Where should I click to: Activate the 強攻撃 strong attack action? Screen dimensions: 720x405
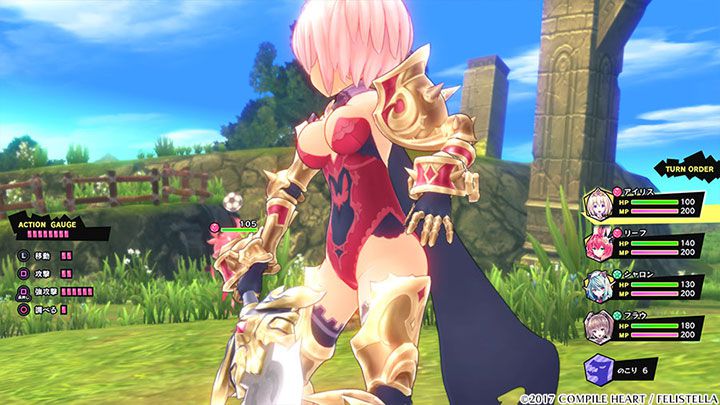[x=48, y=291]
